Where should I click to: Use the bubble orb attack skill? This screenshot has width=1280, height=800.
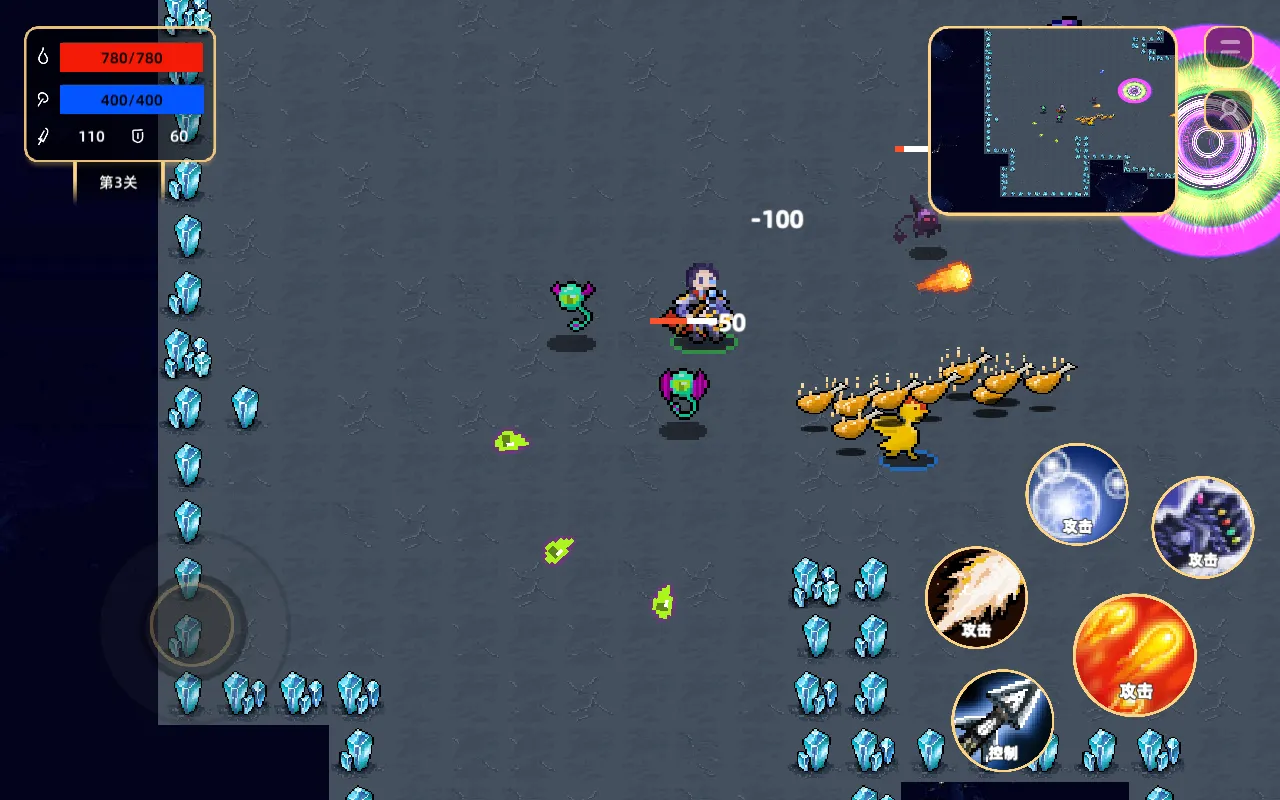tap(1077, 494)
